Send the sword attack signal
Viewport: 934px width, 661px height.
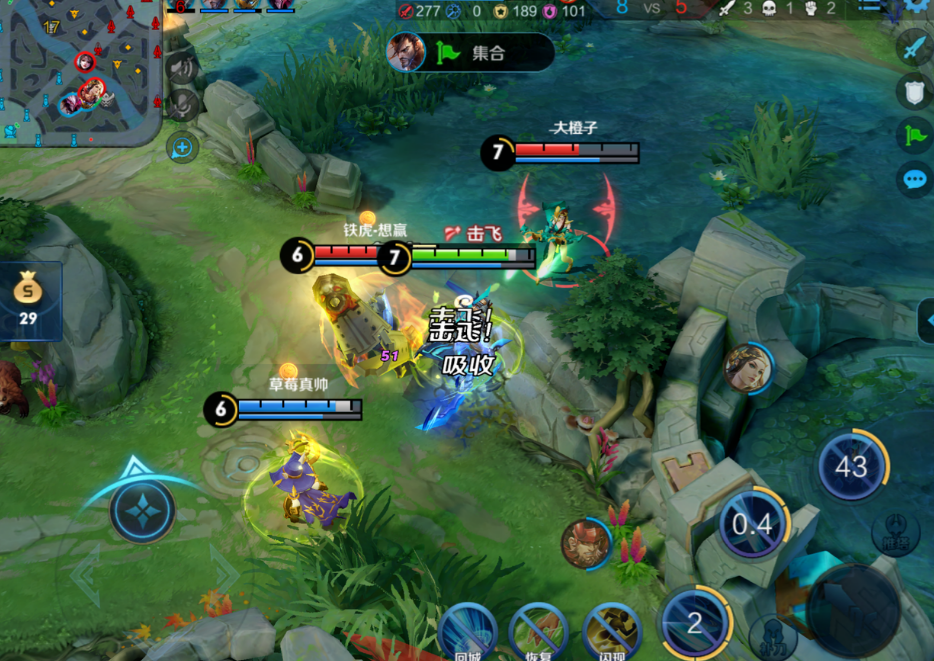[914, 48]
